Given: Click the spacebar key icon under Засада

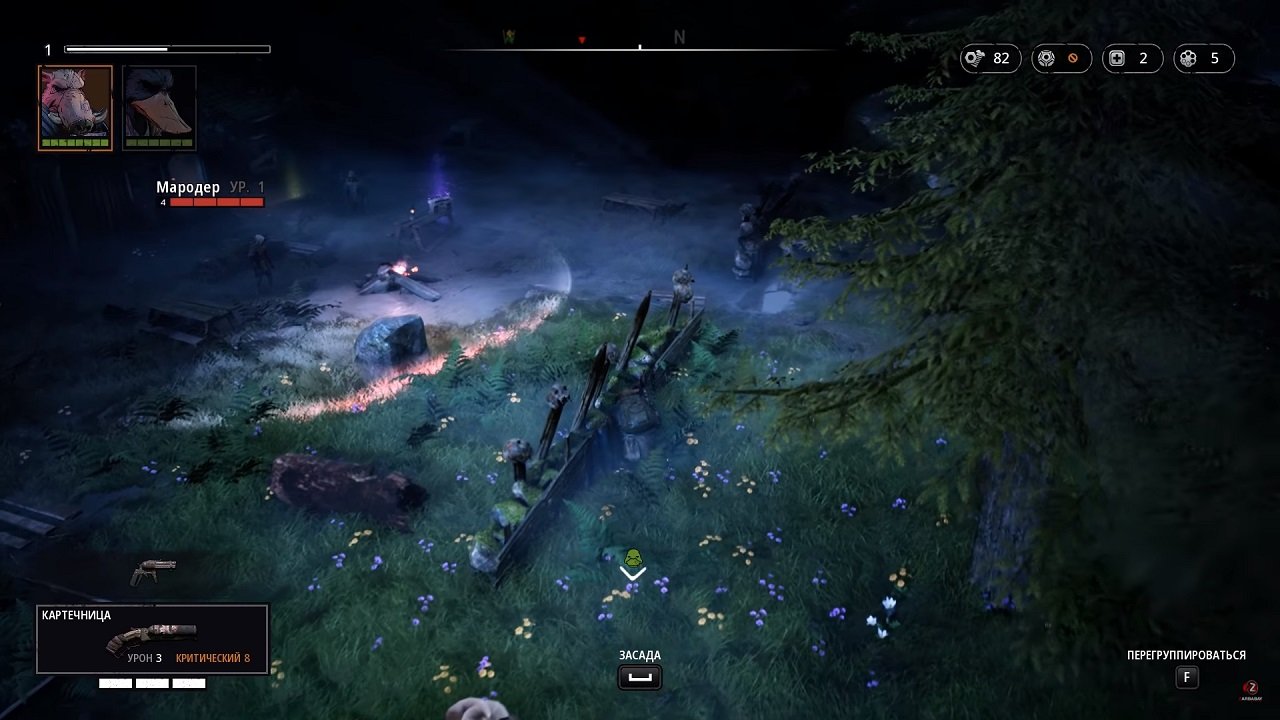Looking at the screenshot, I should (x=639, y=677).
